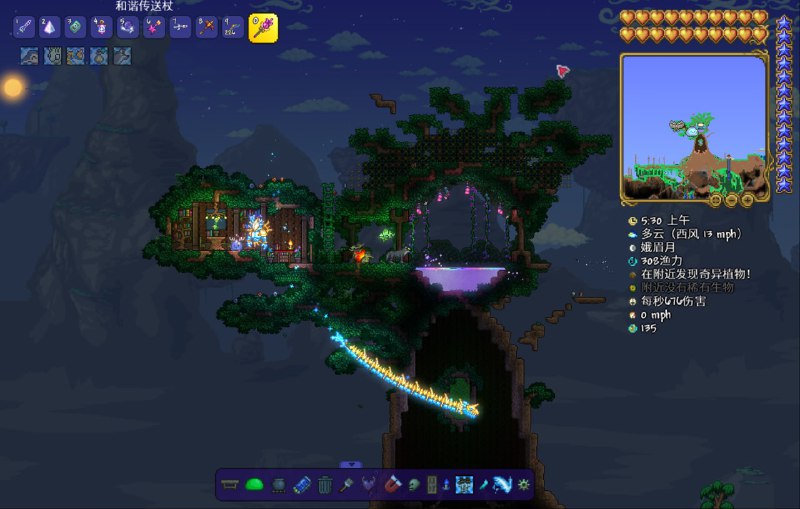Screen dimensions: 800x509
Task: Select the crossed pickaxe in slot 8
Action: click(x=205, y=28)
